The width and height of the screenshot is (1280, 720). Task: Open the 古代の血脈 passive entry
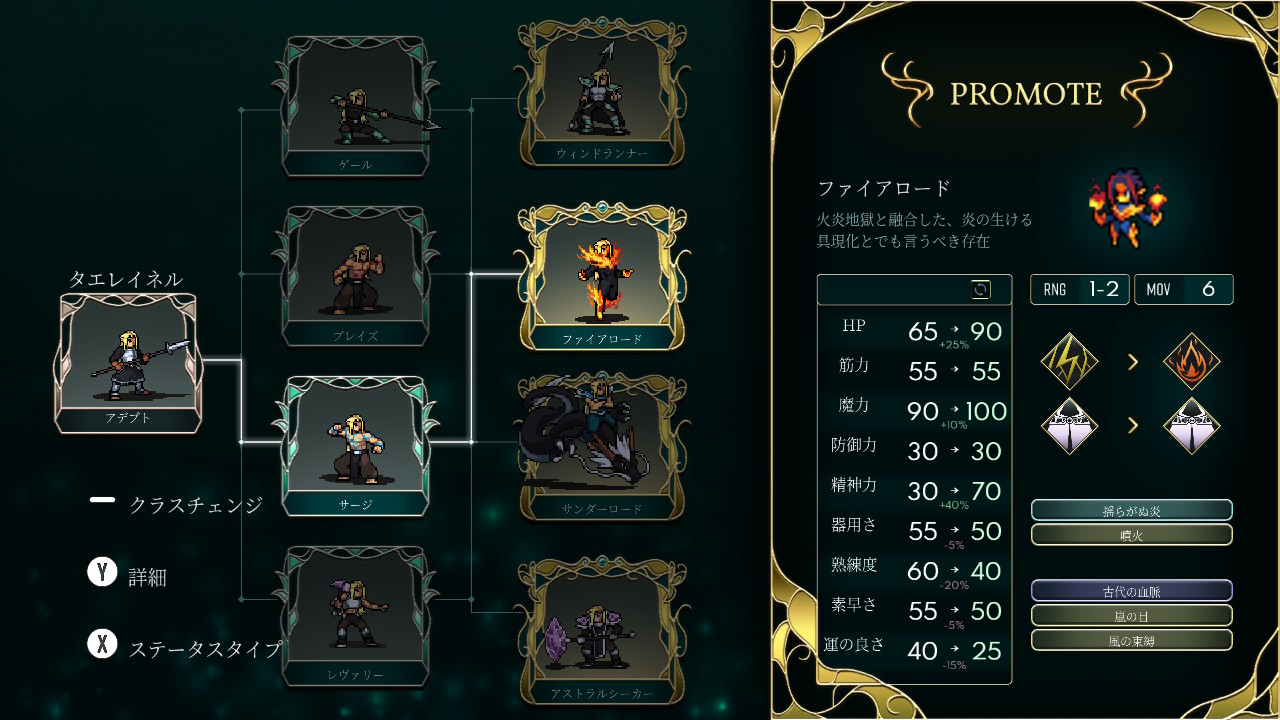click(1131, 591)
